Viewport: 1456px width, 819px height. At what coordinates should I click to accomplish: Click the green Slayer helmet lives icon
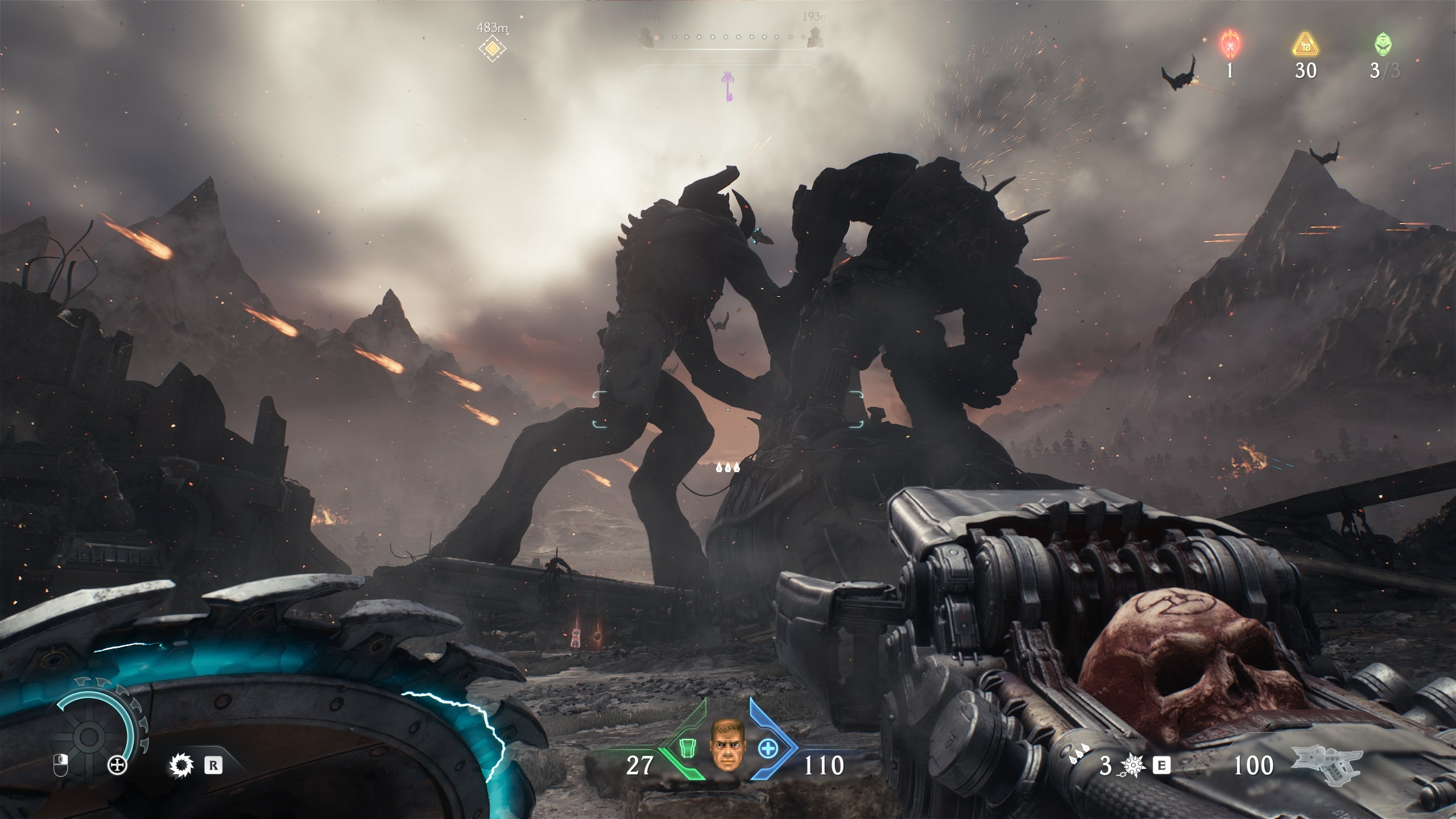coord(1384,44)
